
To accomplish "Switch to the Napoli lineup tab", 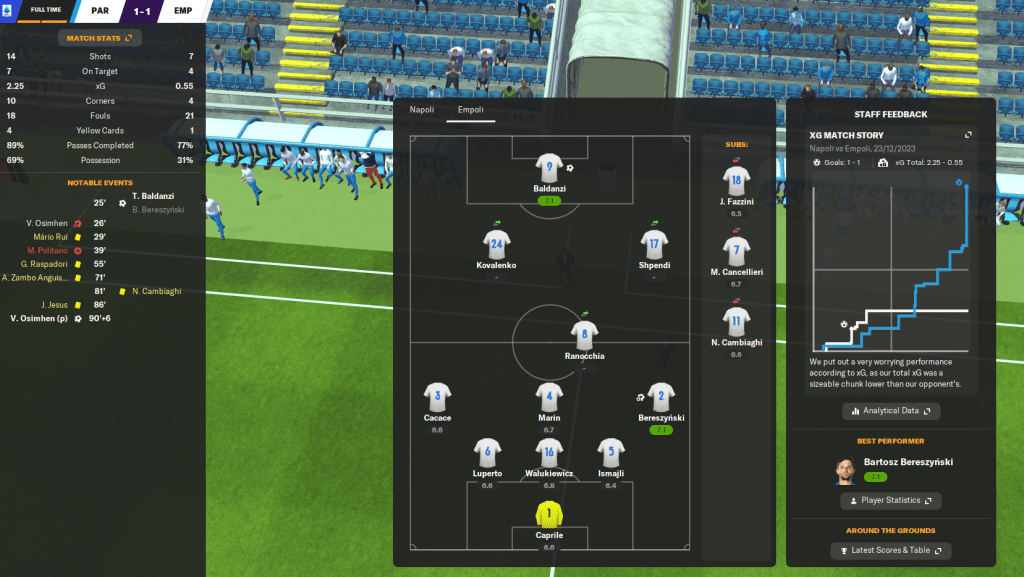I will tap(422, 110).
